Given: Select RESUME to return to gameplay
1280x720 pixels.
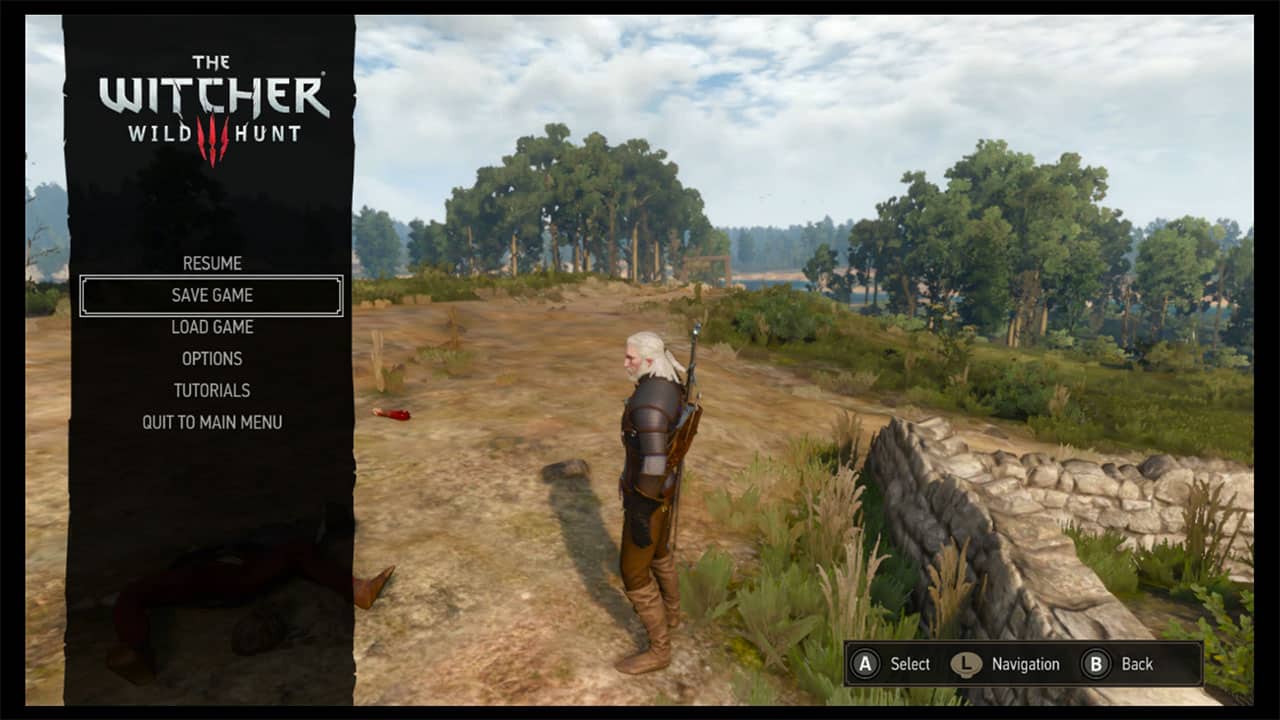Looking at the screenshot, I should coord(211,263).
